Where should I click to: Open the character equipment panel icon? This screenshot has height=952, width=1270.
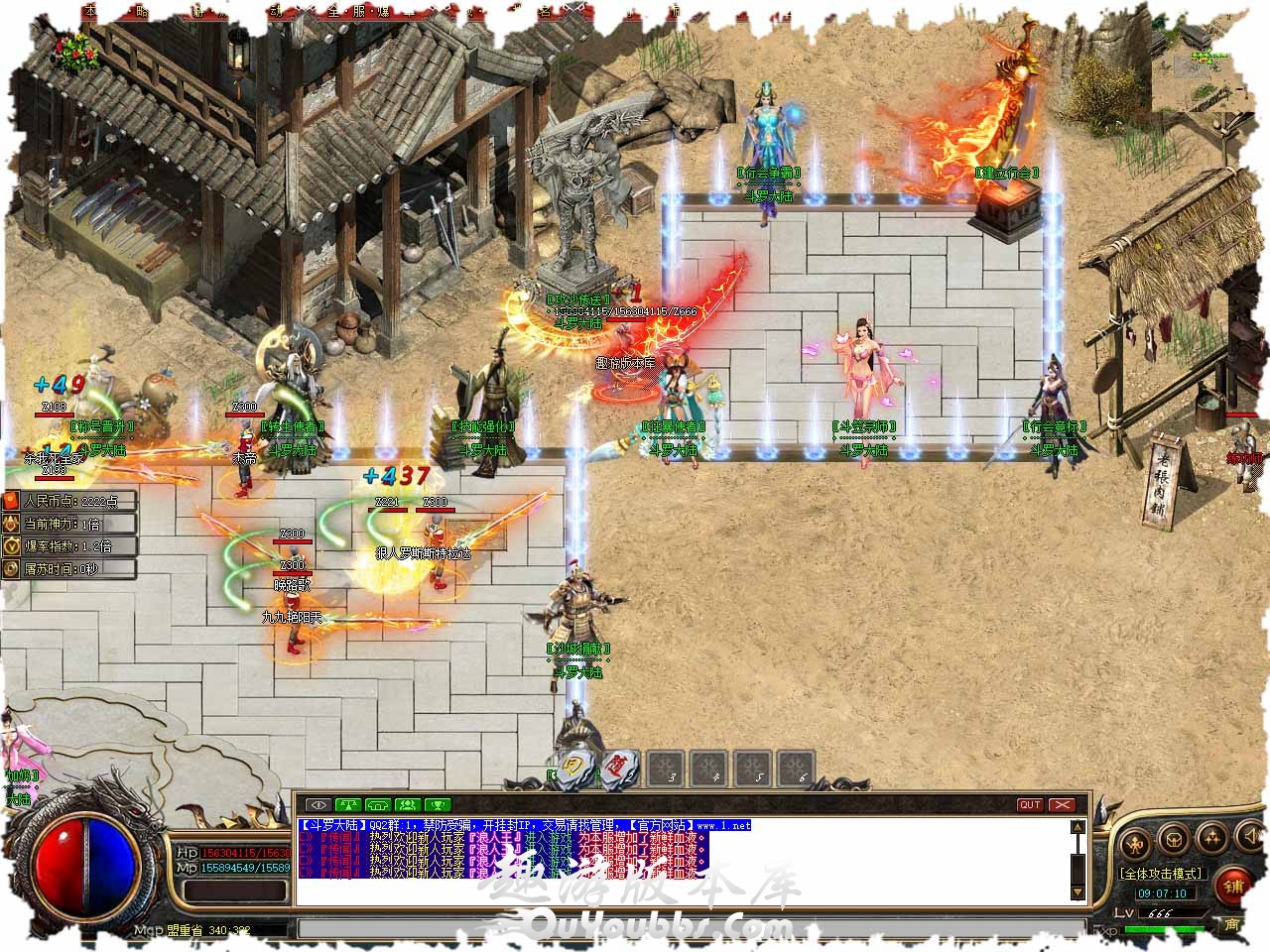(1135, 844)
